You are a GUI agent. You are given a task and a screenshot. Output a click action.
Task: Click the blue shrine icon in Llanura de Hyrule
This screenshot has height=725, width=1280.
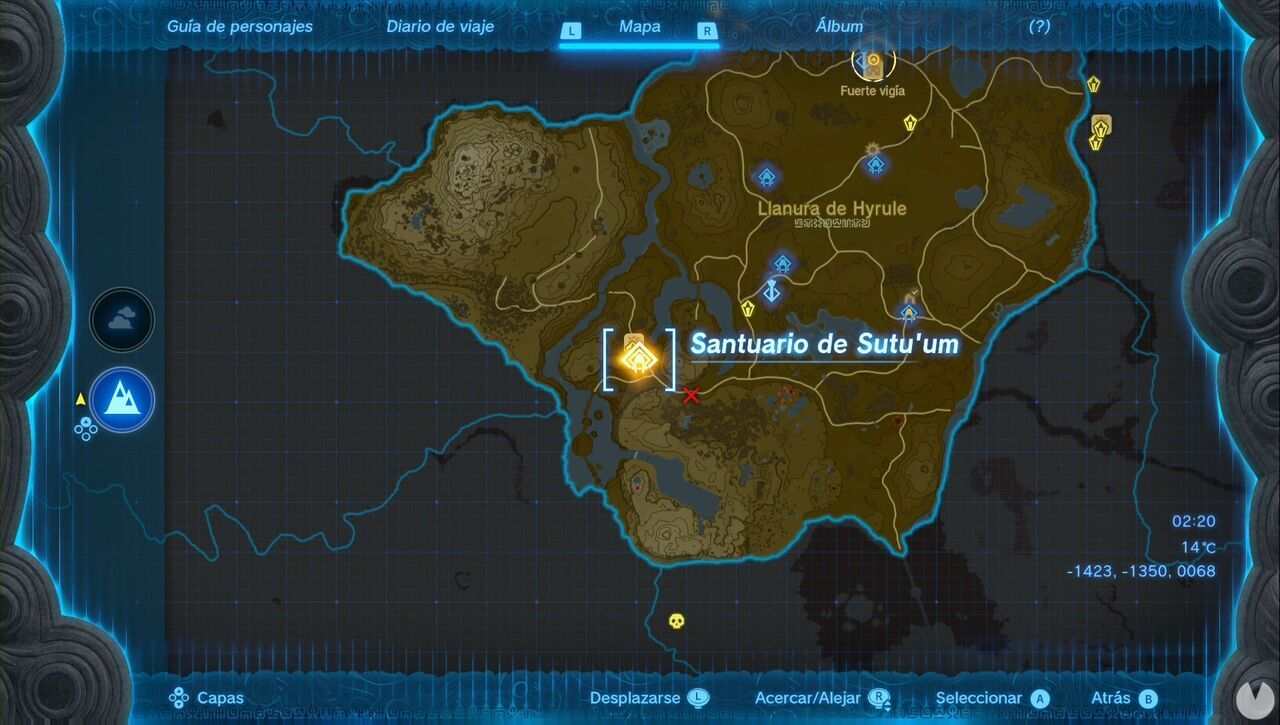click(766, 178)
